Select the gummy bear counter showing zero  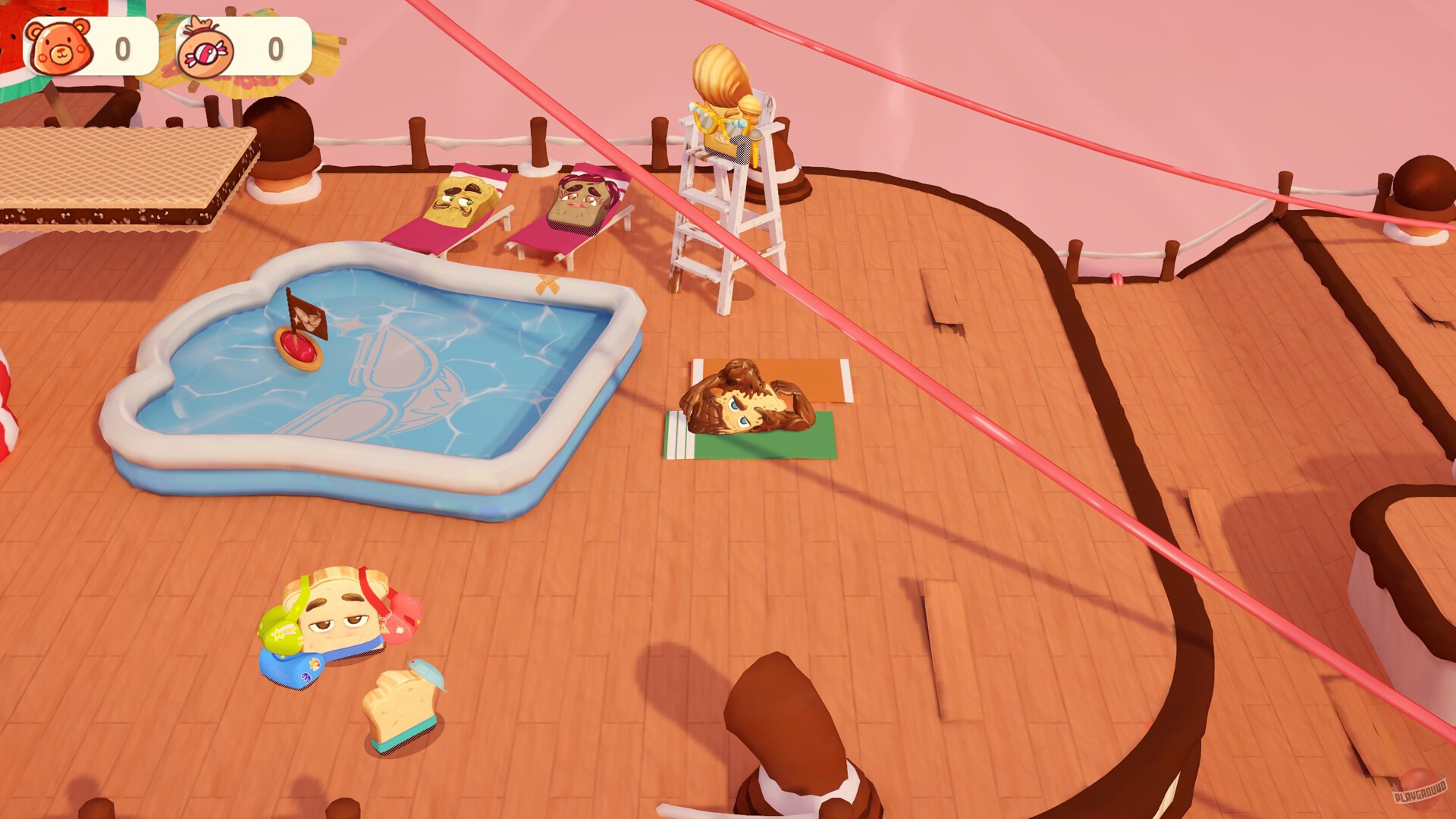point(120,47)
